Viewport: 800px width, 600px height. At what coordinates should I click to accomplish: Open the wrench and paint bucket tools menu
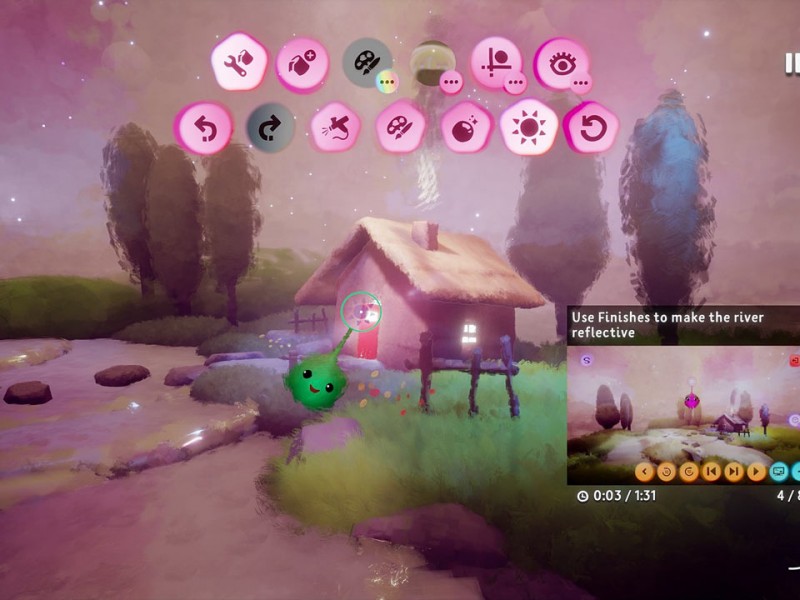click(x=238, y=63)
